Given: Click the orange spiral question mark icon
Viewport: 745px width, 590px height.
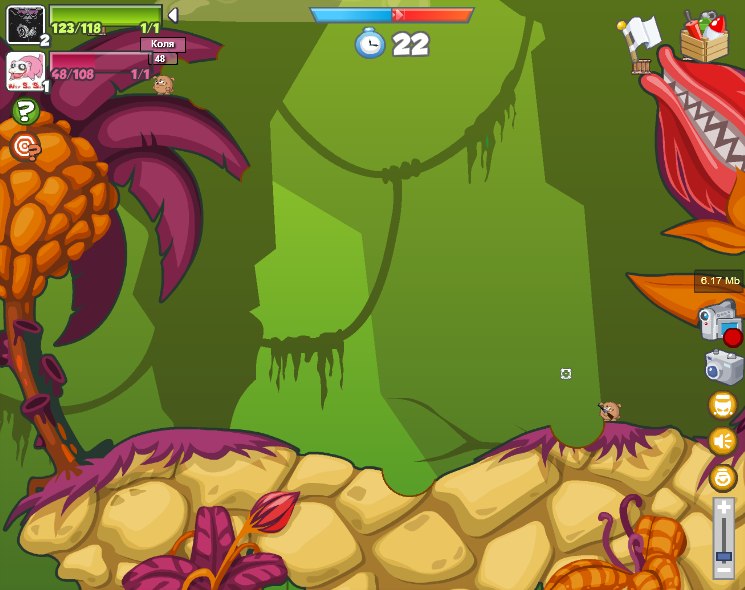Looking at the screenshot, I should tap(25, 148).
